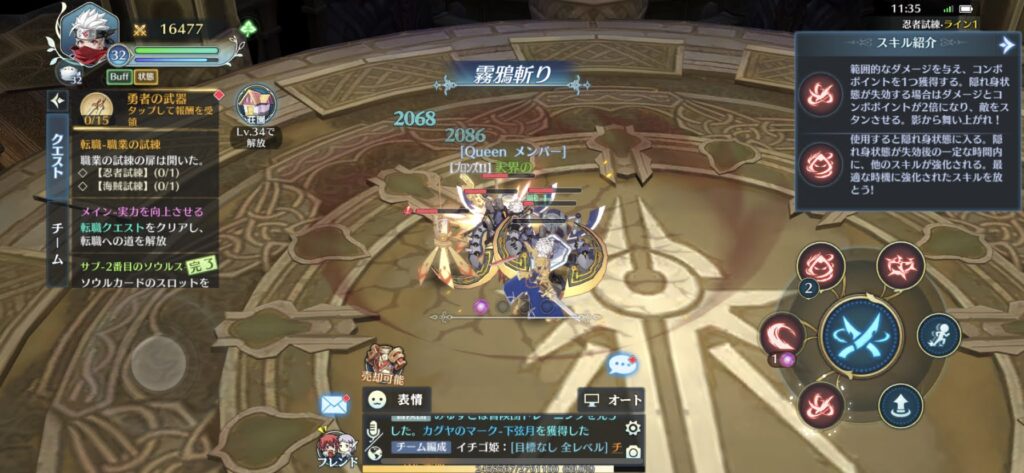Use the crossed blades basic attack
The image size is (1024, 473).
[859, 336]
